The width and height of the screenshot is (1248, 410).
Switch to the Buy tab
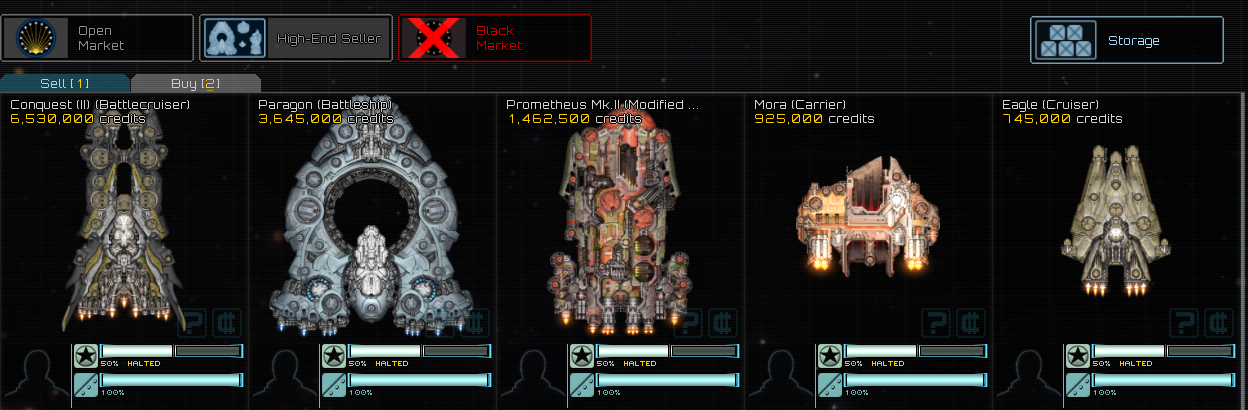click(195, 83)
